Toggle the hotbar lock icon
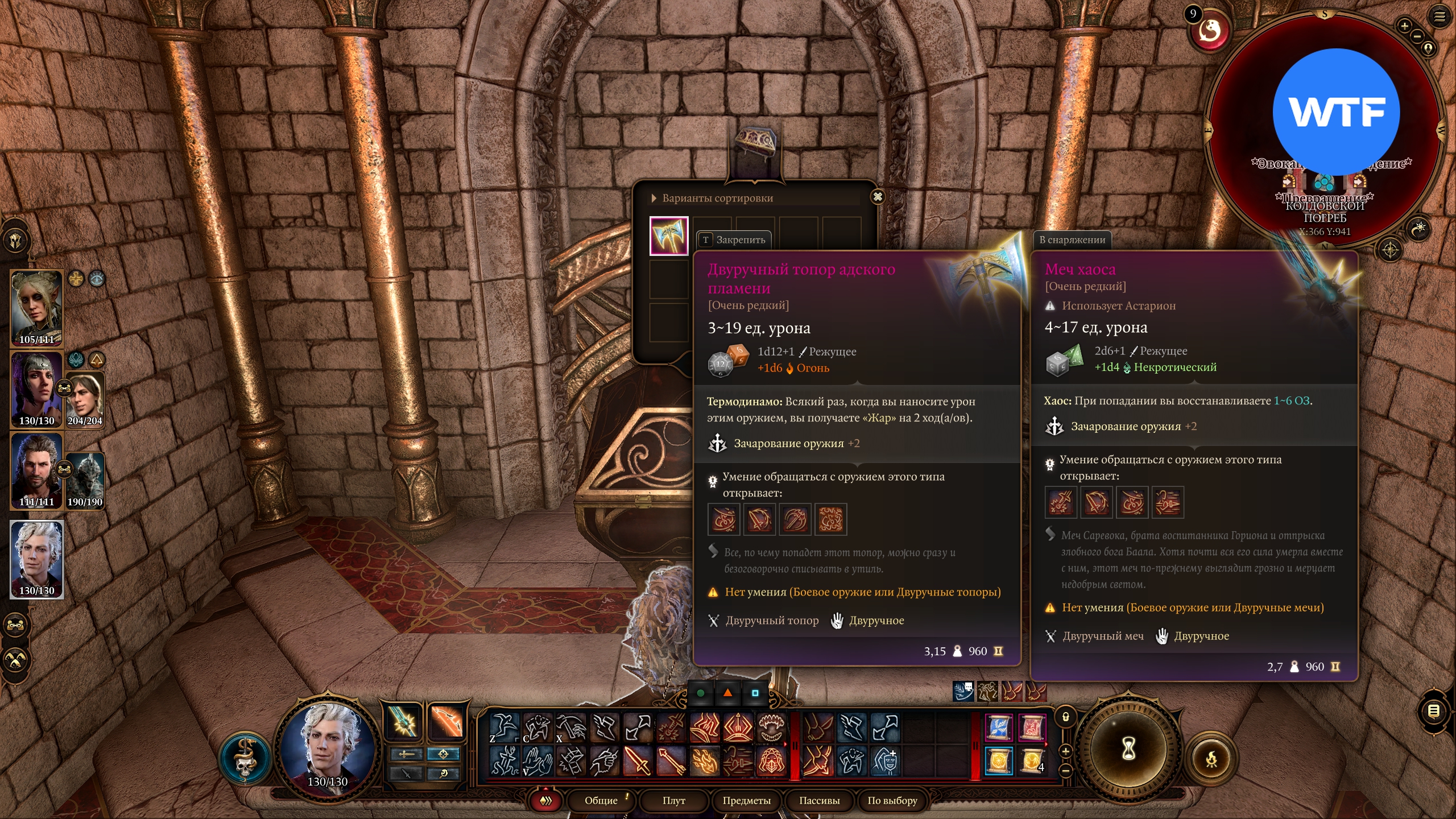The height and width of the screenshot is (819, 1456). [1066, 717]
